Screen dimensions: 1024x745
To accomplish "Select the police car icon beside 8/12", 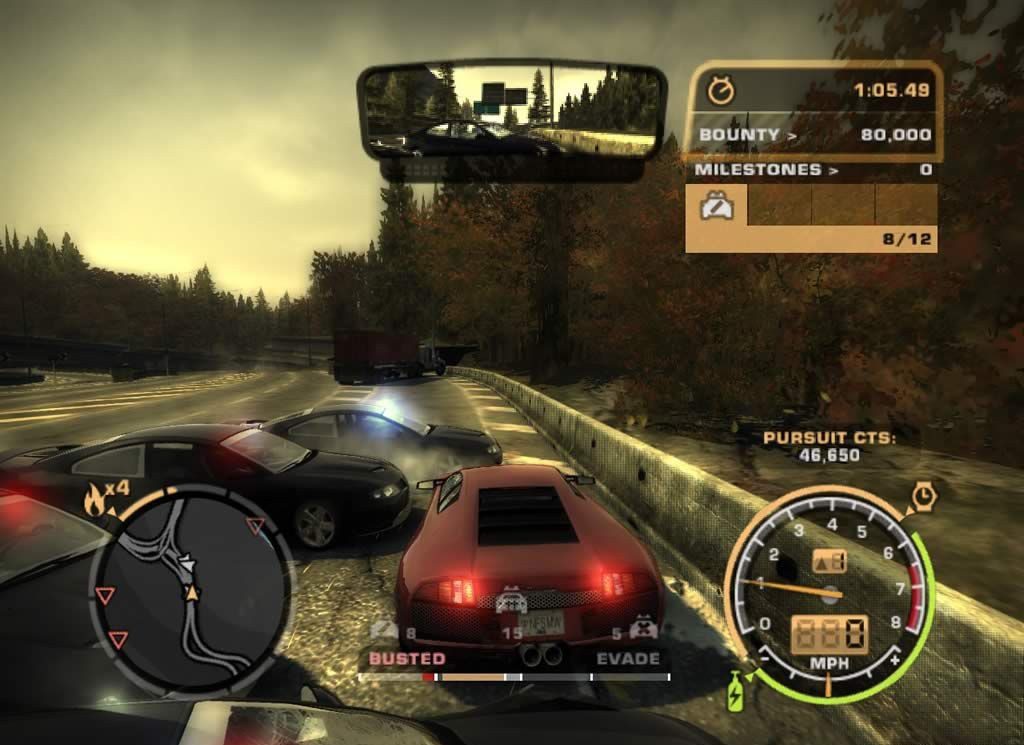I will point(718,209).
